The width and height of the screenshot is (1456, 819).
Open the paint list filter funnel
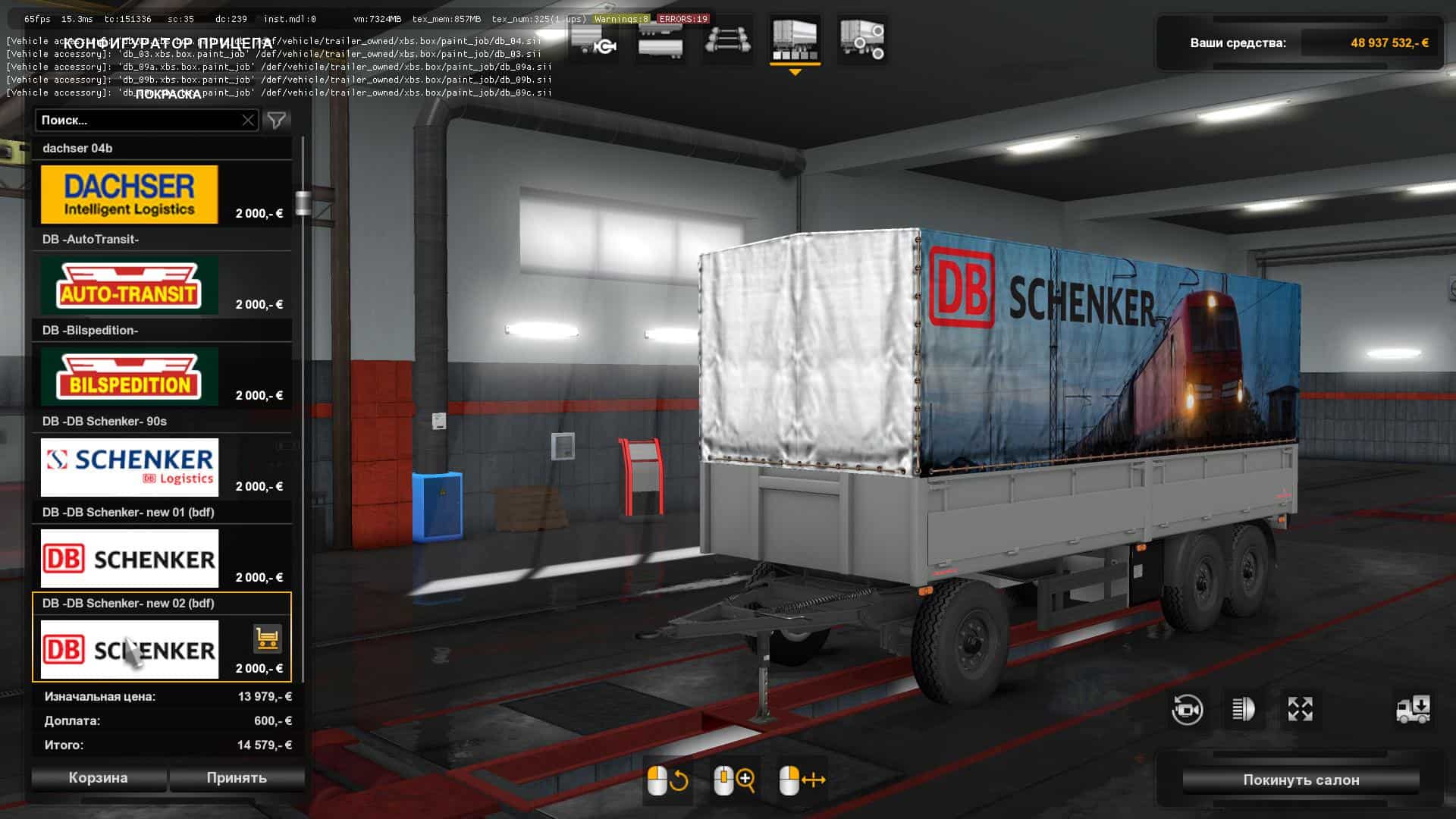[277, 121]
